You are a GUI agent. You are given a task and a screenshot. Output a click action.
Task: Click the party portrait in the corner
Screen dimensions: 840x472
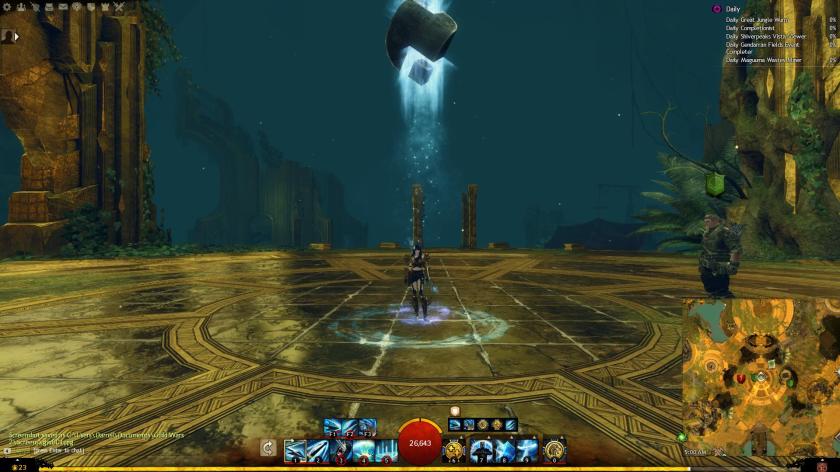pyautogui.click(x=8, y=35)
